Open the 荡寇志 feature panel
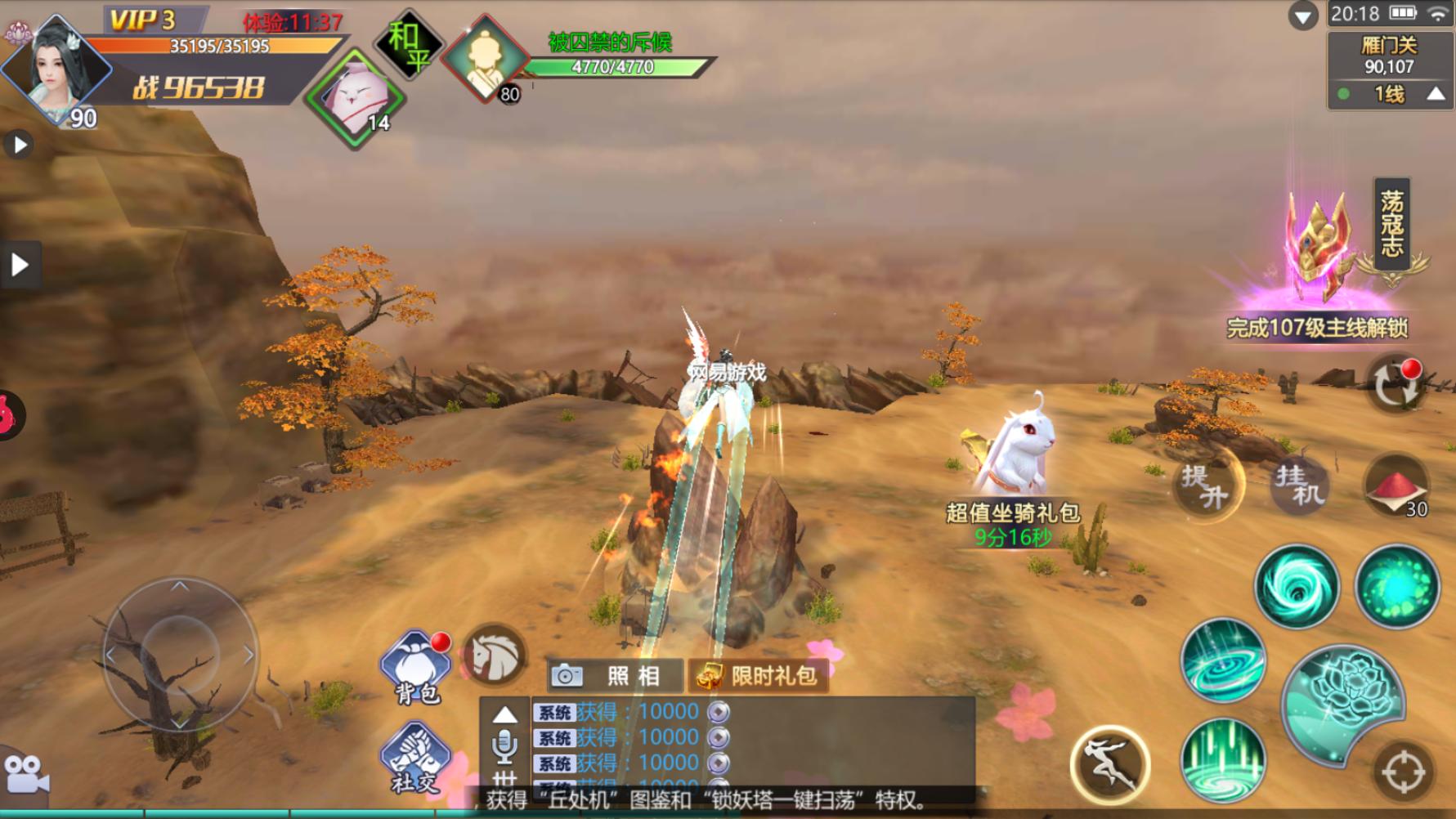Image resolution: width=1456 pixels, height=819 pixels. (x=1391, y=223)
